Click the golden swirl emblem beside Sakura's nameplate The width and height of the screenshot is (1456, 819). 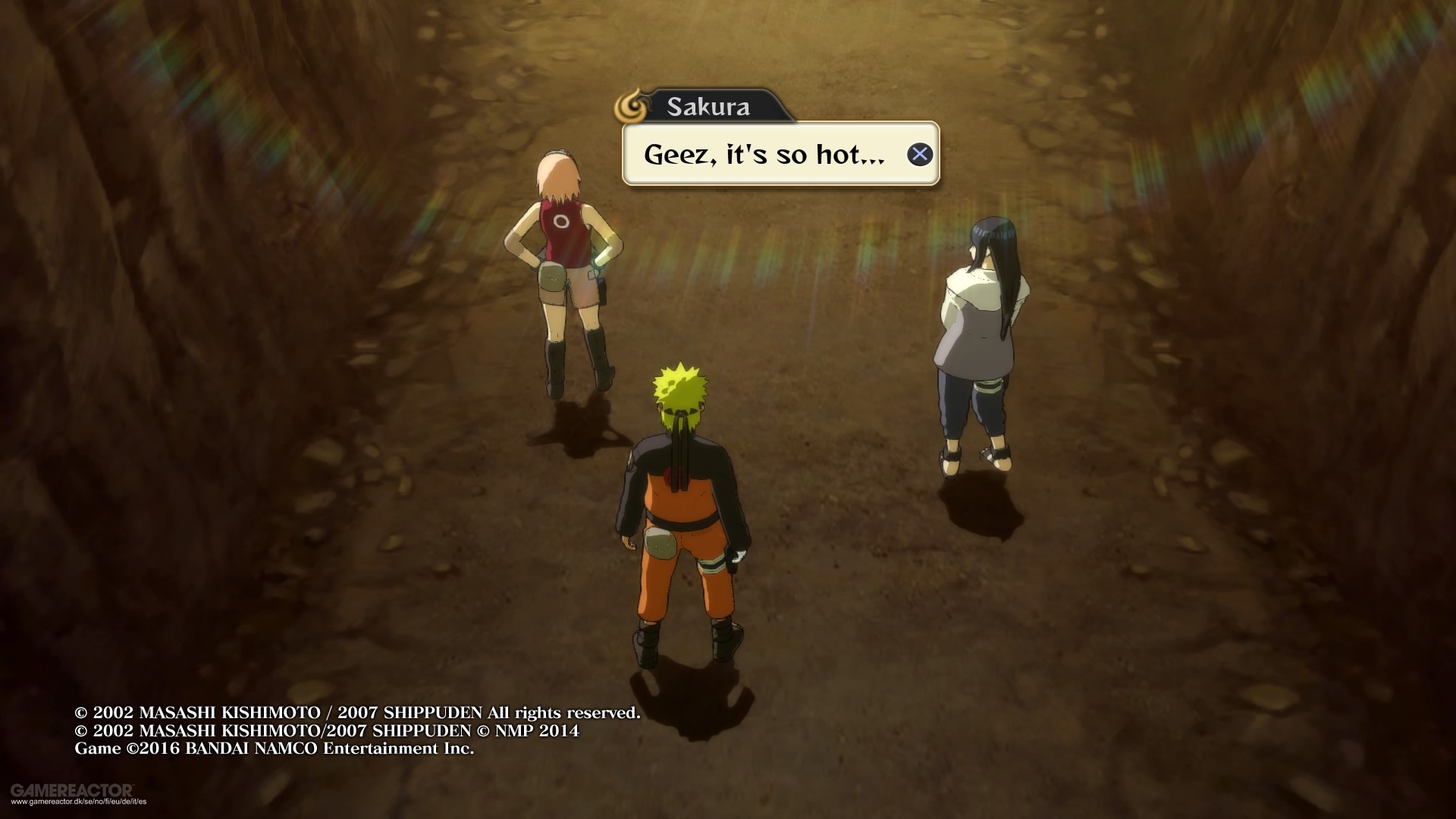(631, 106)
